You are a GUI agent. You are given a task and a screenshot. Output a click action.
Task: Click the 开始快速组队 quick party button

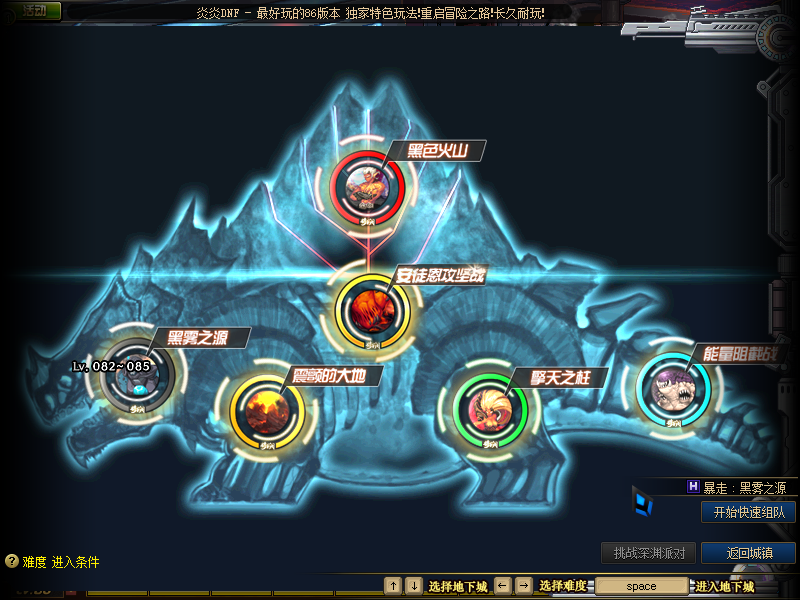(x=748, y=512)
